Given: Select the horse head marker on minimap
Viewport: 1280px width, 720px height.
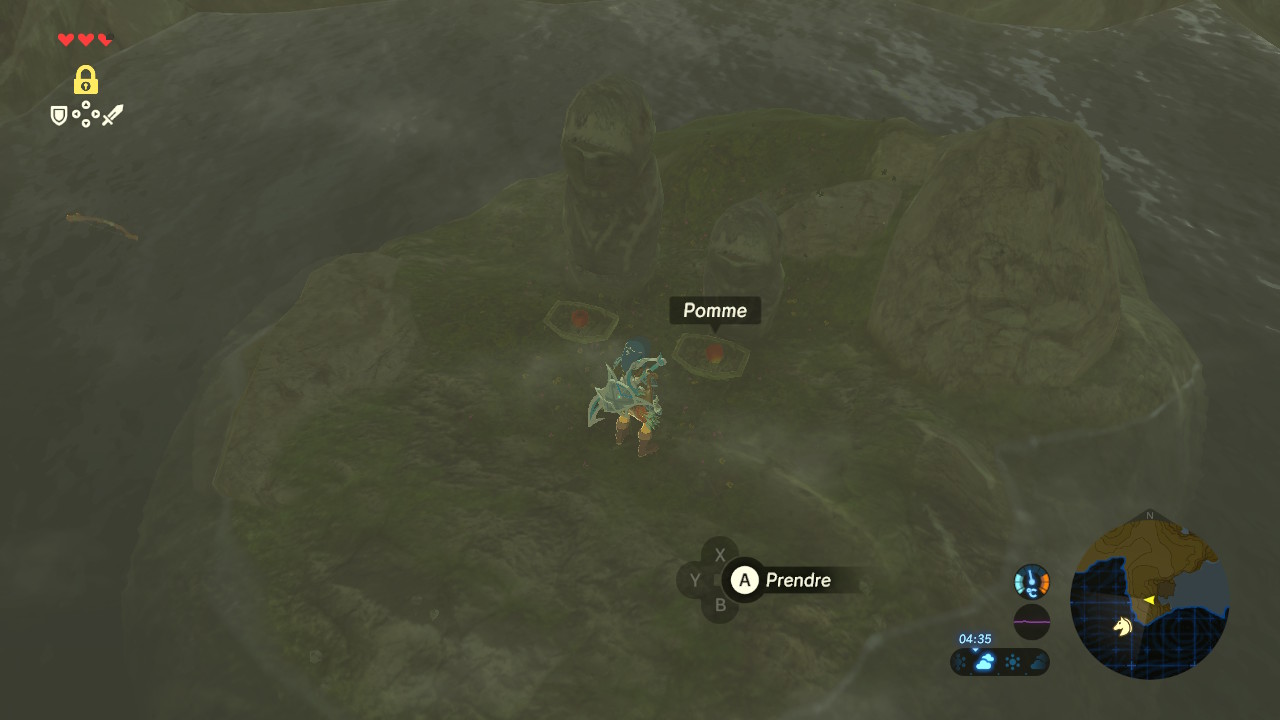Looking at the screenshot, I should [1123, 626].
